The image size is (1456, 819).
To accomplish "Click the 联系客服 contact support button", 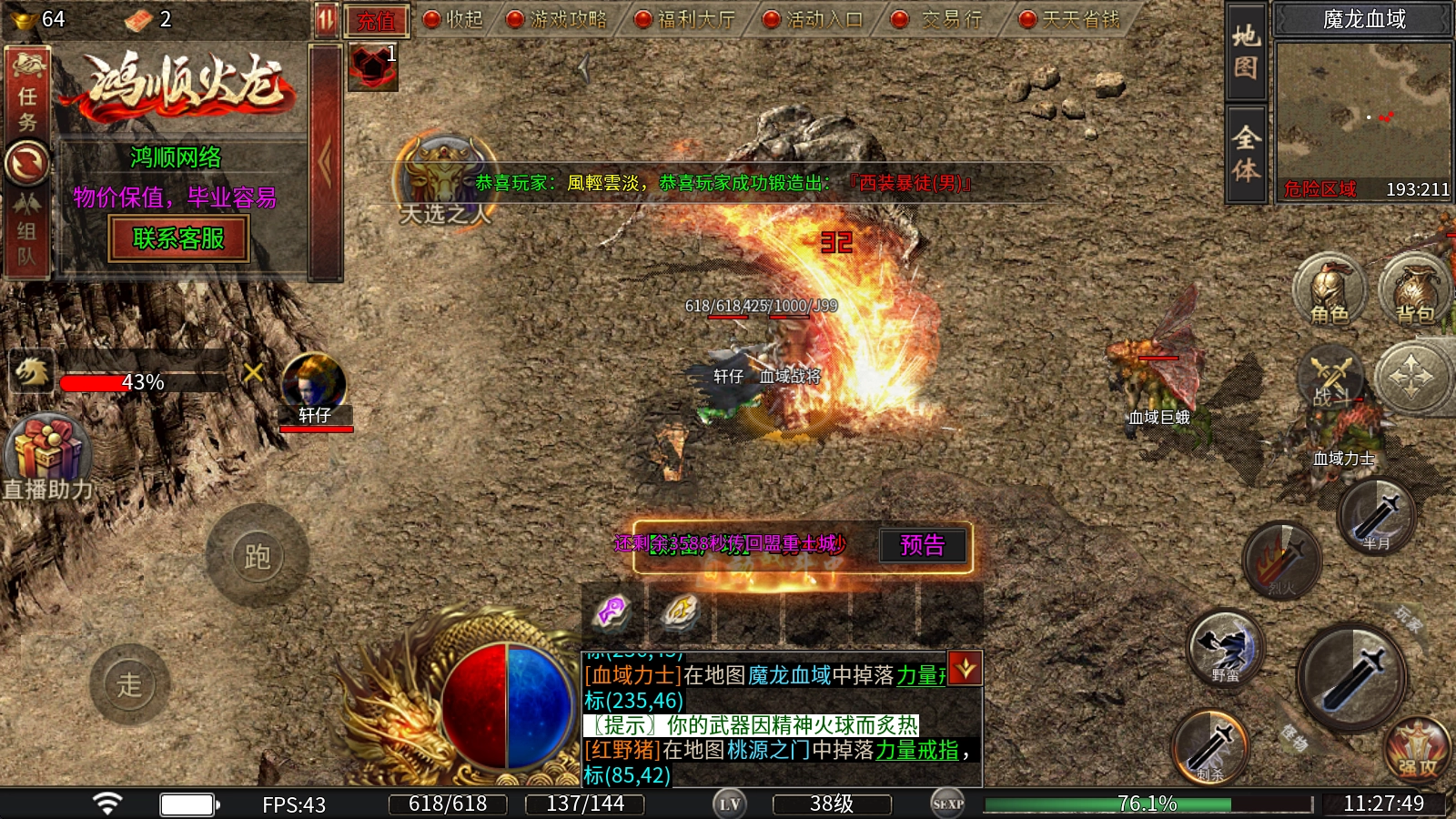I will tap(178, 239).
